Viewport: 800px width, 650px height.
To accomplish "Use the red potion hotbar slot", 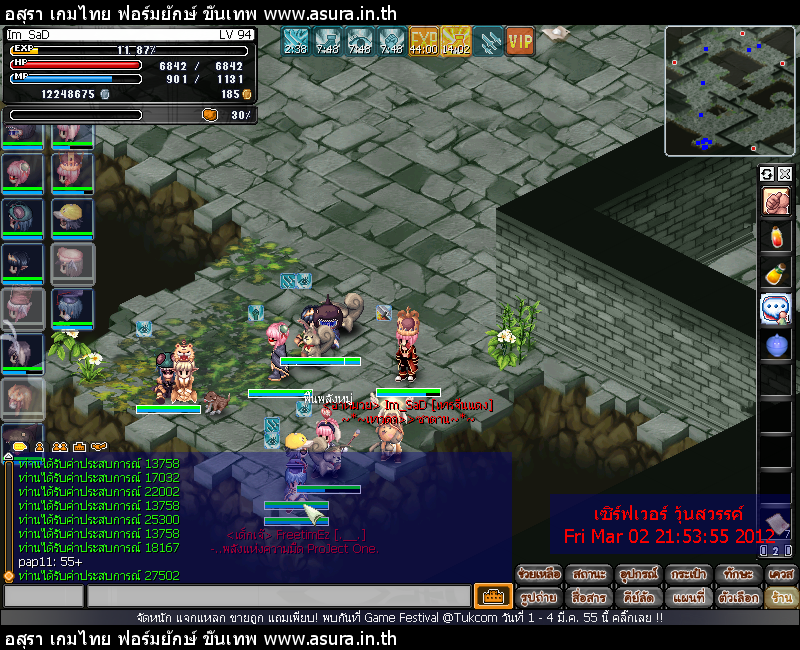I will tap(775, 237).
